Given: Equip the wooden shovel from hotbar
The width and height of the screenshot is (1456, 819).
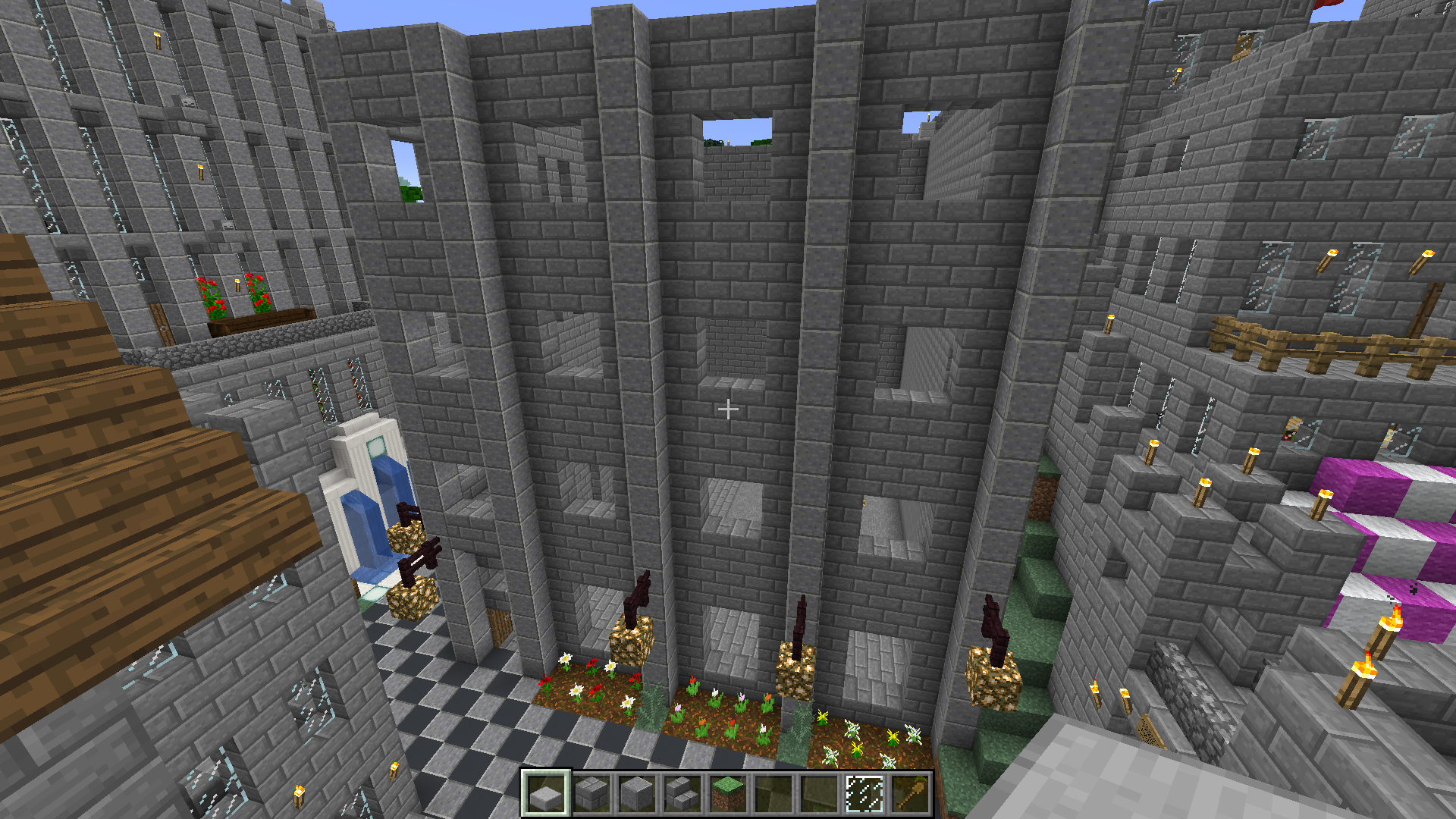Looking at the screenshot, I should 909,794.
